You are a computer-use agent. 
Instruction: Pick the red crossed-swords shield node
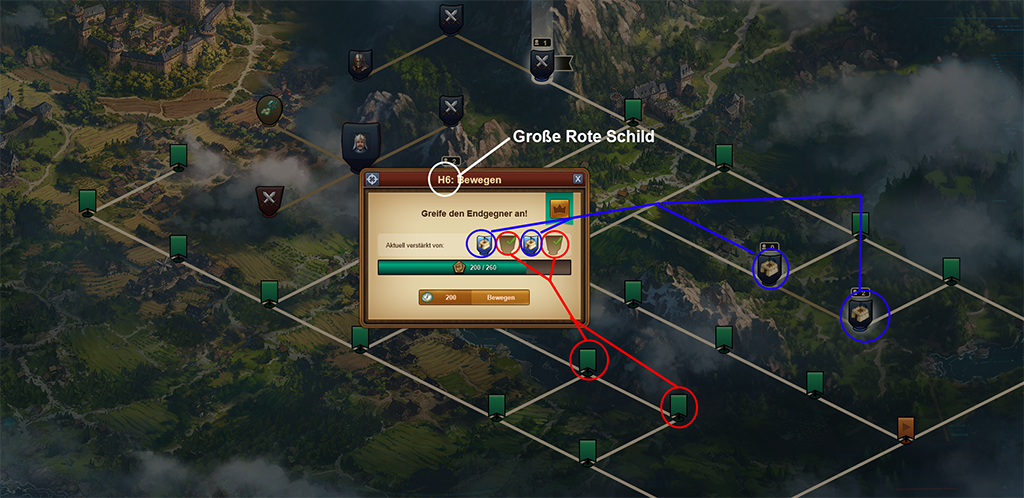point(269,200)
